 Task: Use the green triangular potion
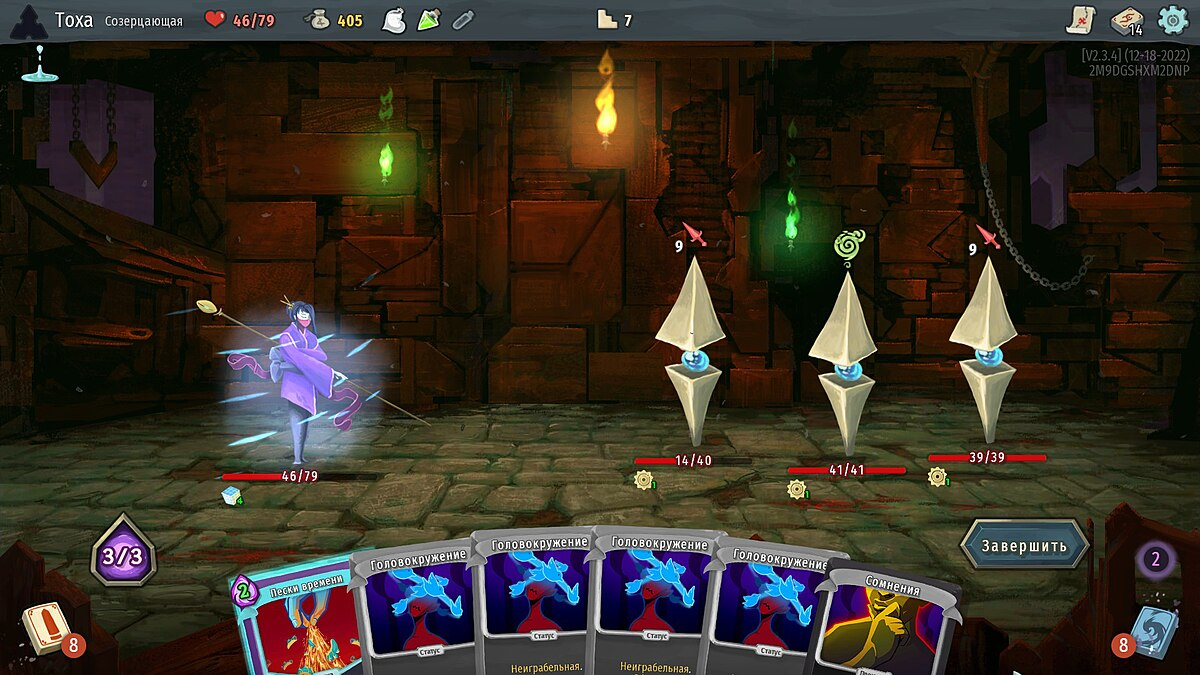[x=429, y=20]
